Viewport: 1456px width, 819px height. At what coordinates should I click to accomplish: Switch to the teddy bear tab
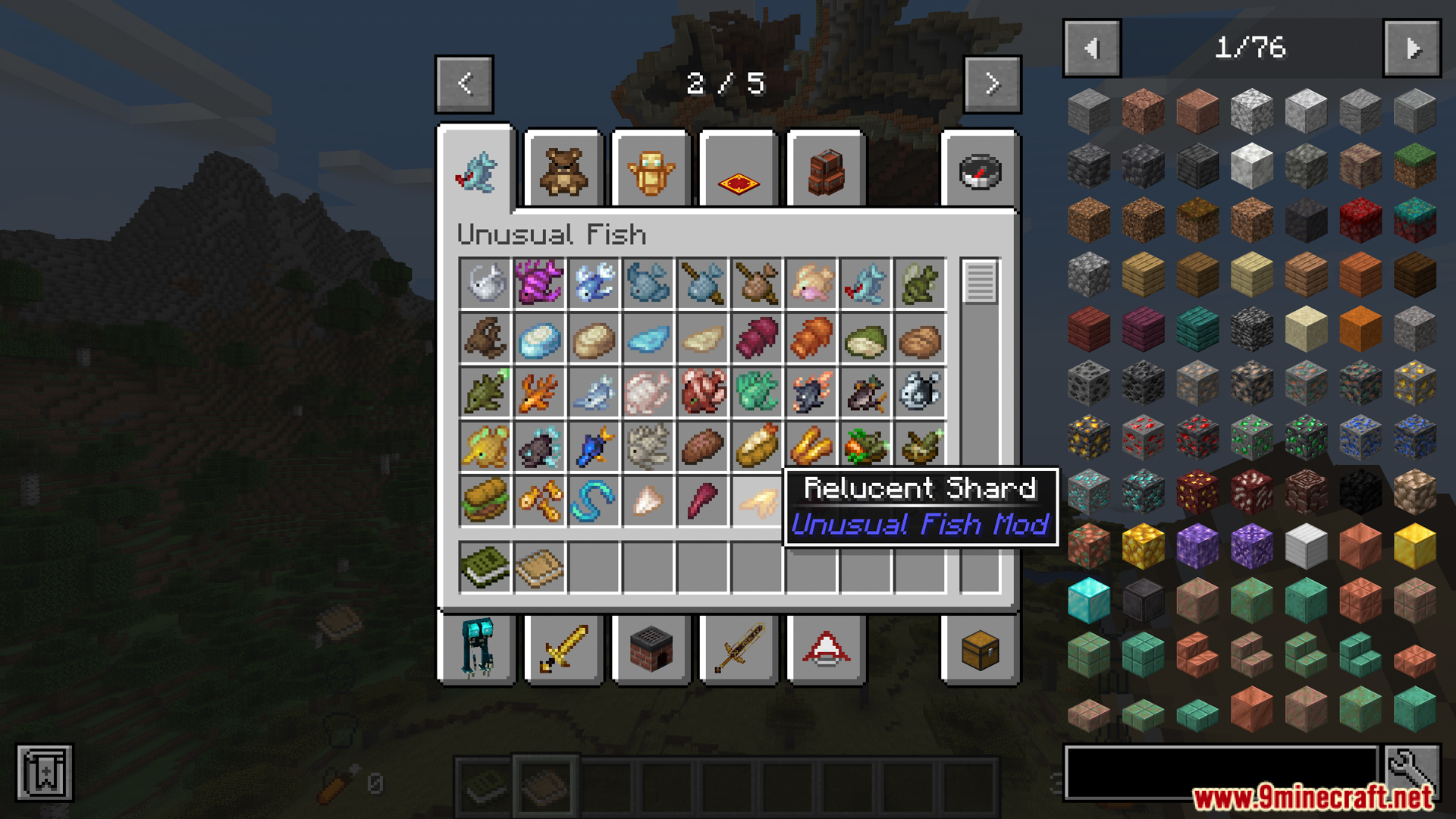[x=563, y=171]
